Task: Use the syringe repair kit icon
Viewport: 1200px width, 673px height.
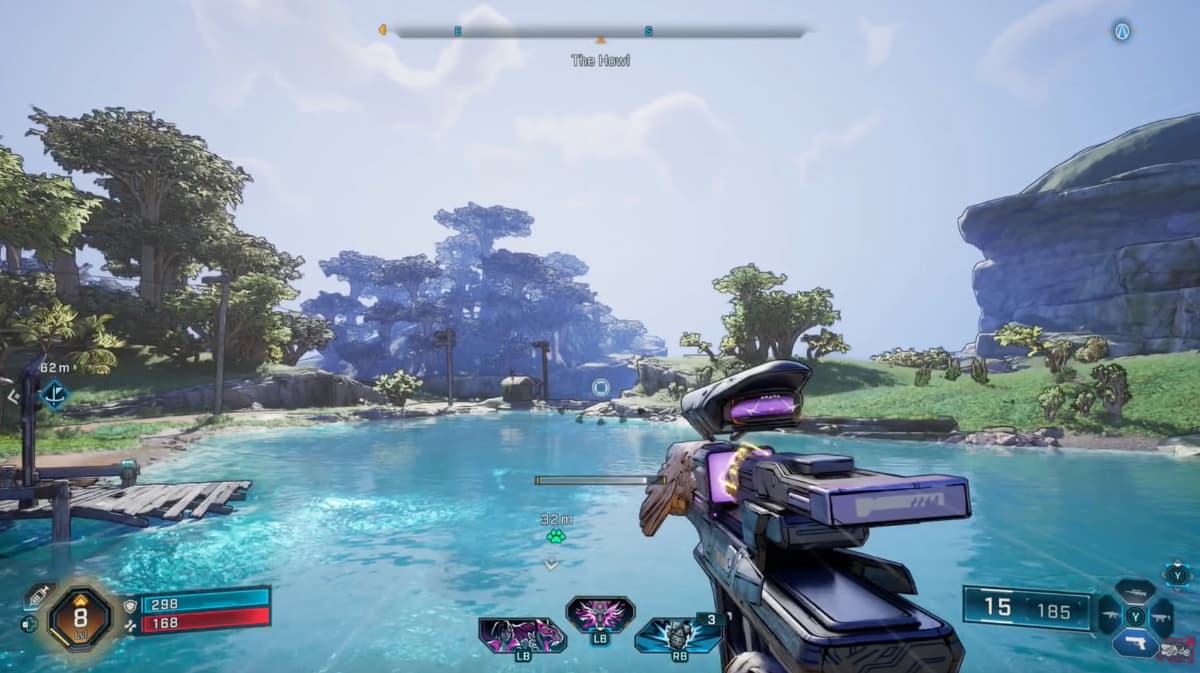Action: tap(39, 596)
